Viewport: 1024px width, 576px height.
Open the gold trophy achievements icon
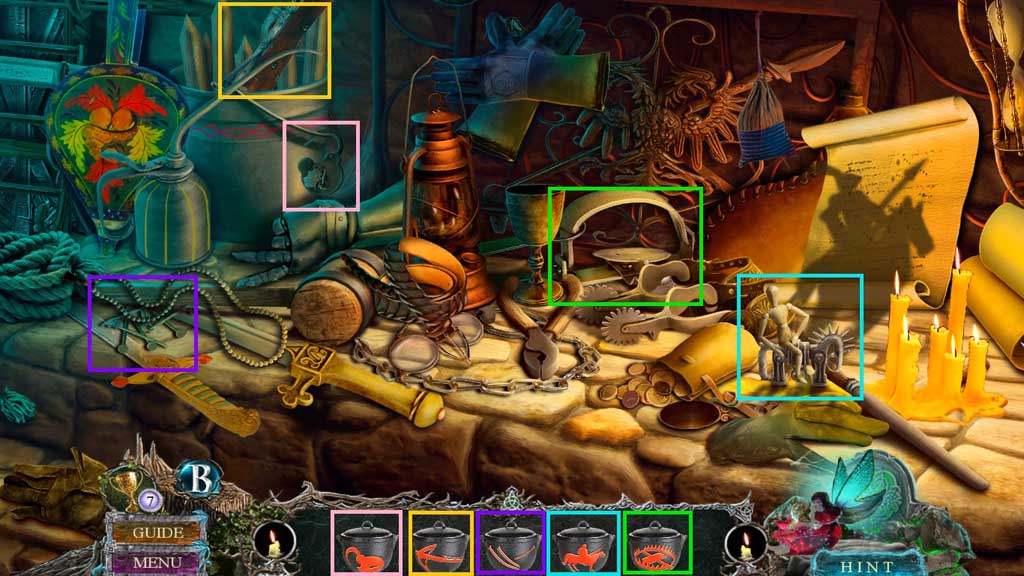tap(128, 484)
